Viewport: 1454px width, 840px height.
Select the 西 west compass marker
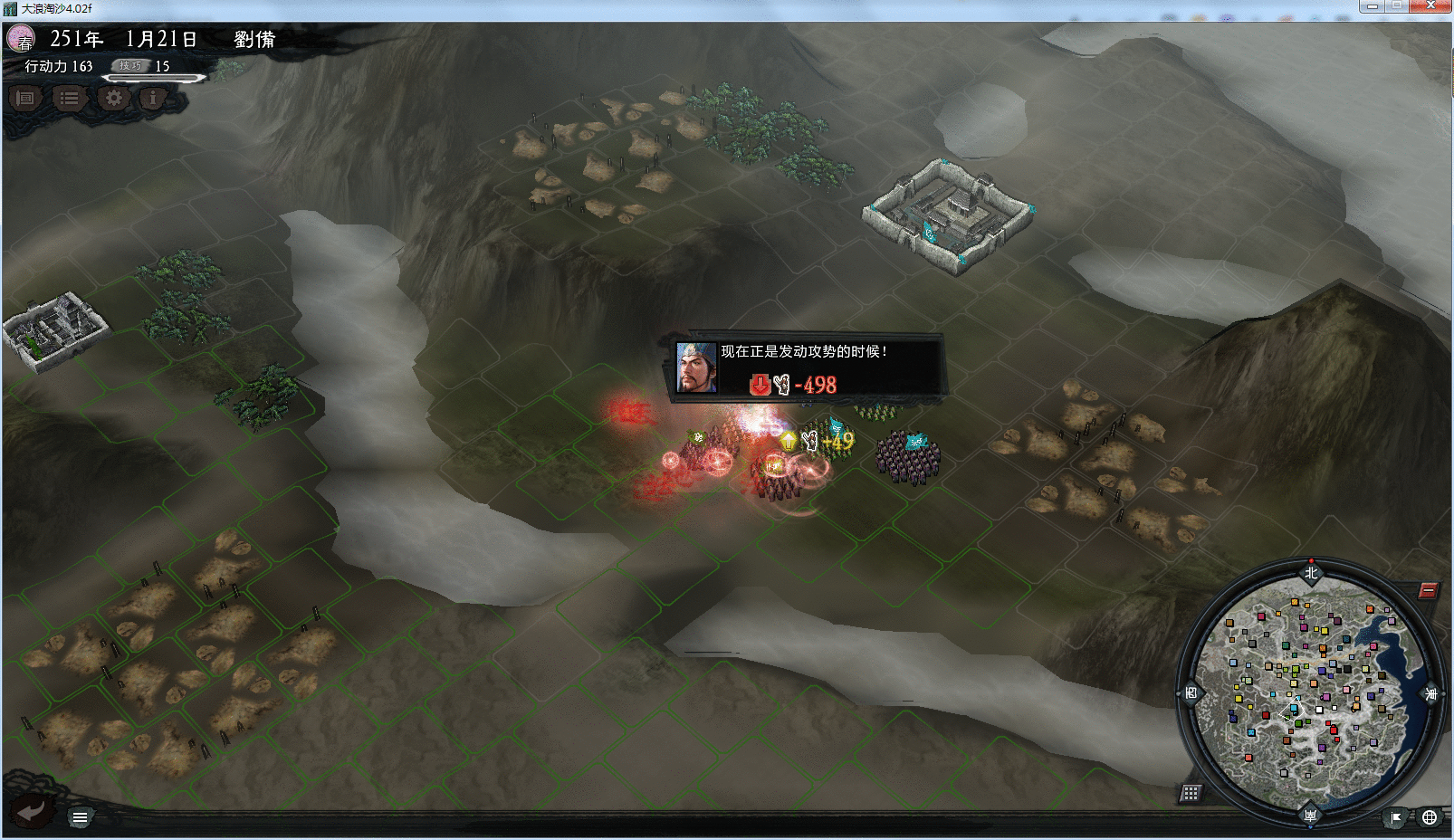point(1191,693)
